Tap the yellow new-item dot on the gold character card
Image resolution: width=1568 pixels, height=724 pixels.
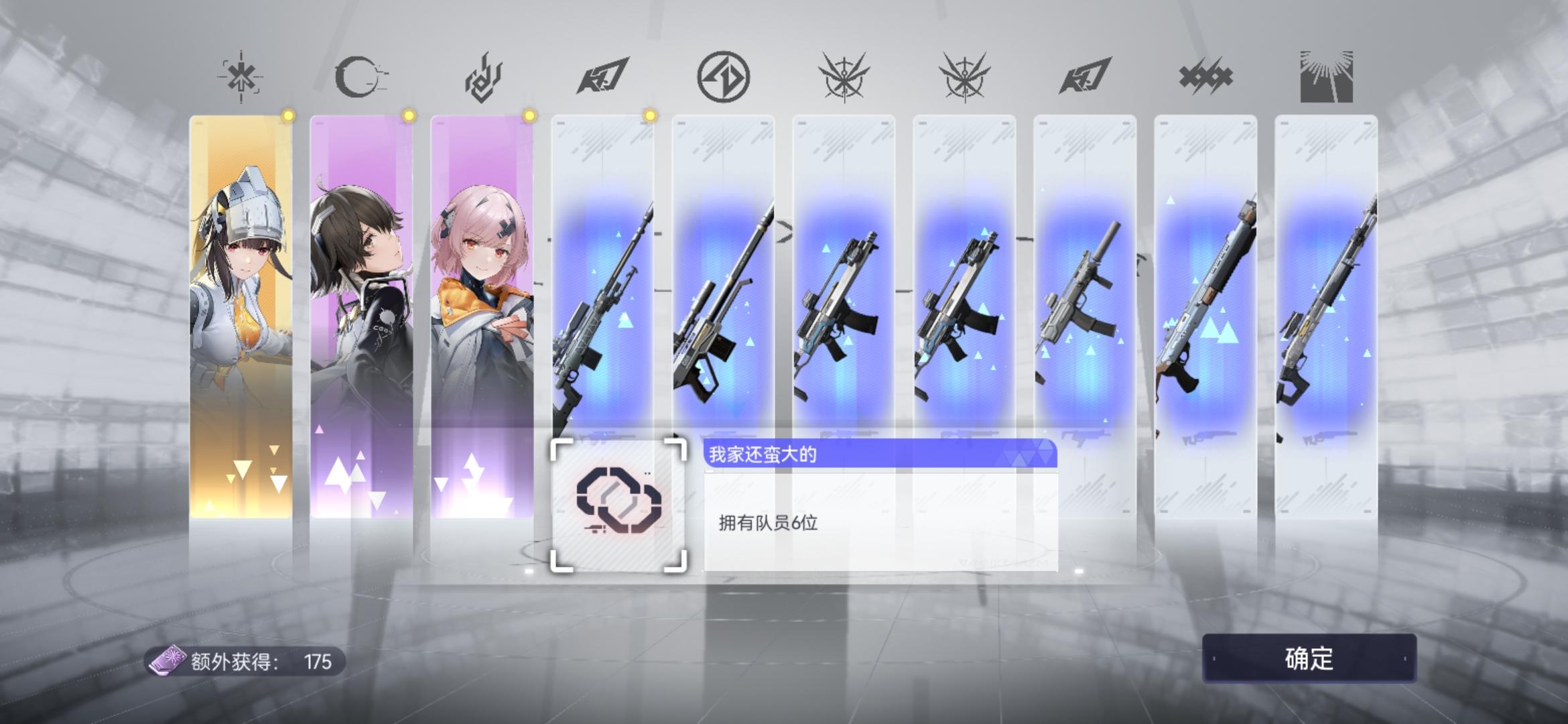tap(288, 116)
